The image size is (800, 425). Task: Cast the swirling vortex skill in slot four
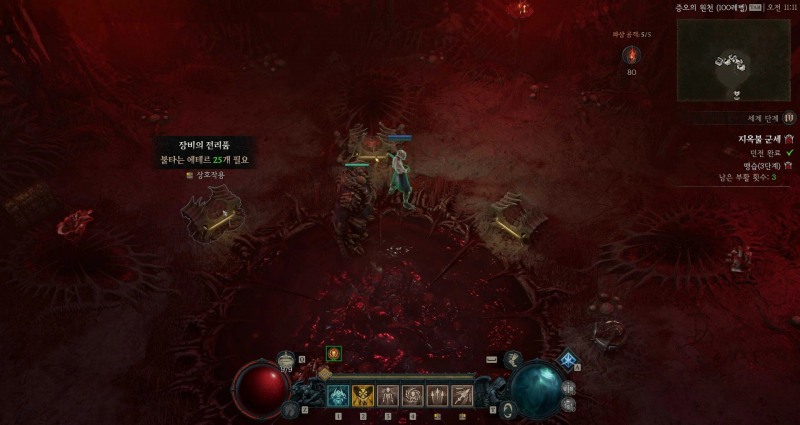(412, 396)
